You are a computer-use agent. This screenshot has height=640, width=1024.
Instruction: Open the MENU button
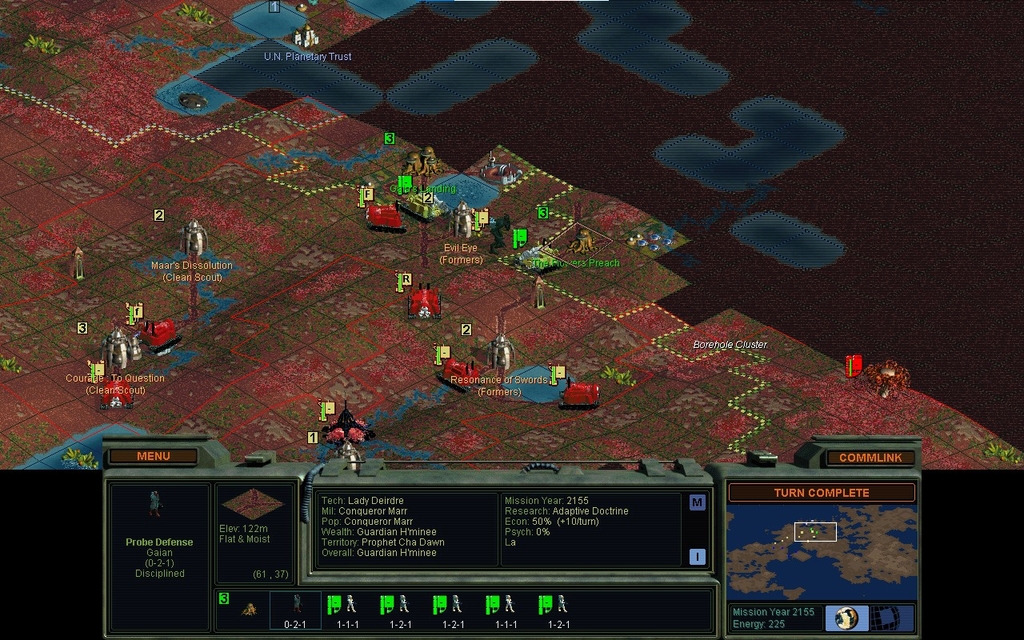tap(153, 456)
